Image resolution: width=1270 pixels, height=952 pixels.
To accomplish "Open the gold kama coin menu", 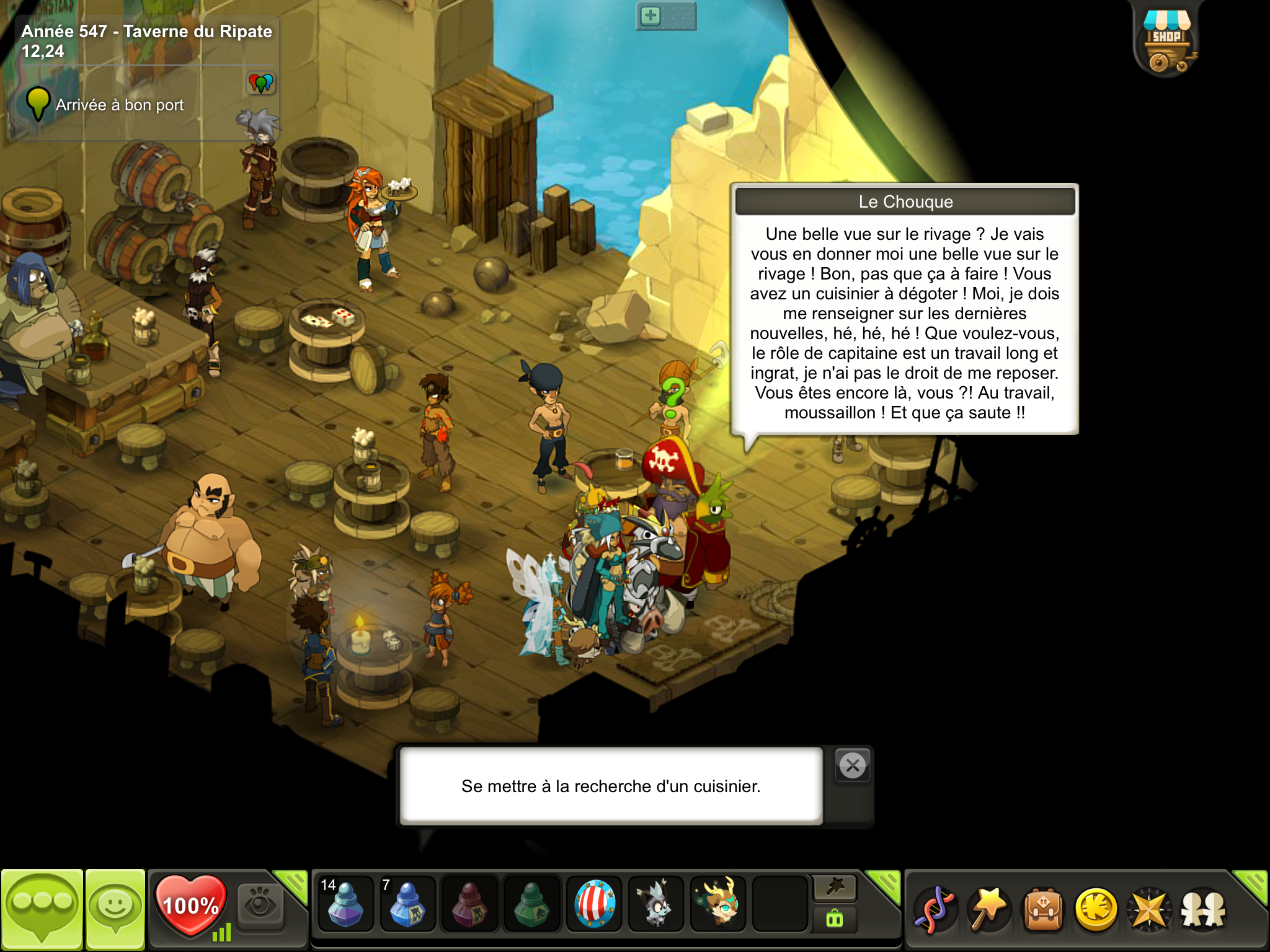I will [x=1096, y=910].
